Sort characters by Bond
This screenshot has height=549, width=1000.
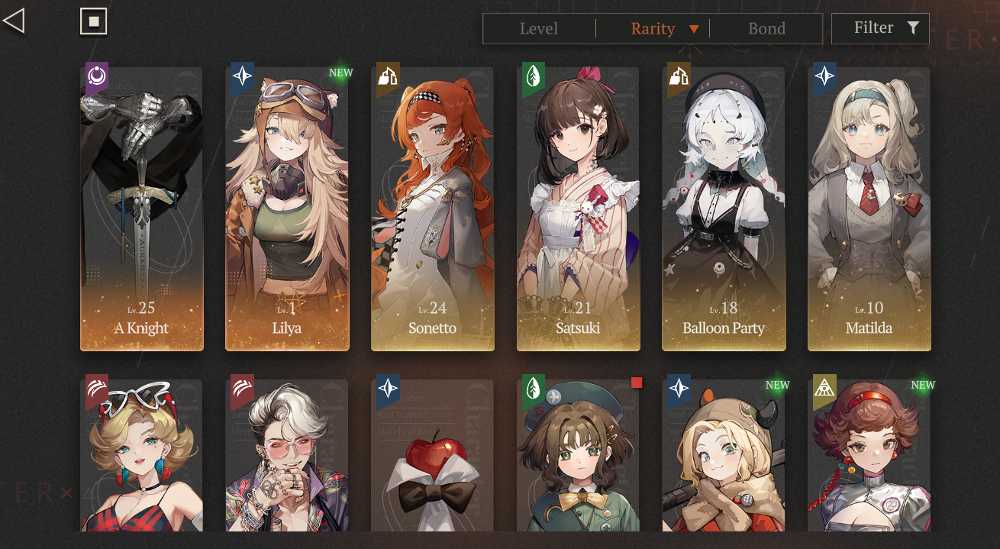pyautogui.click(x=767, y=29)
